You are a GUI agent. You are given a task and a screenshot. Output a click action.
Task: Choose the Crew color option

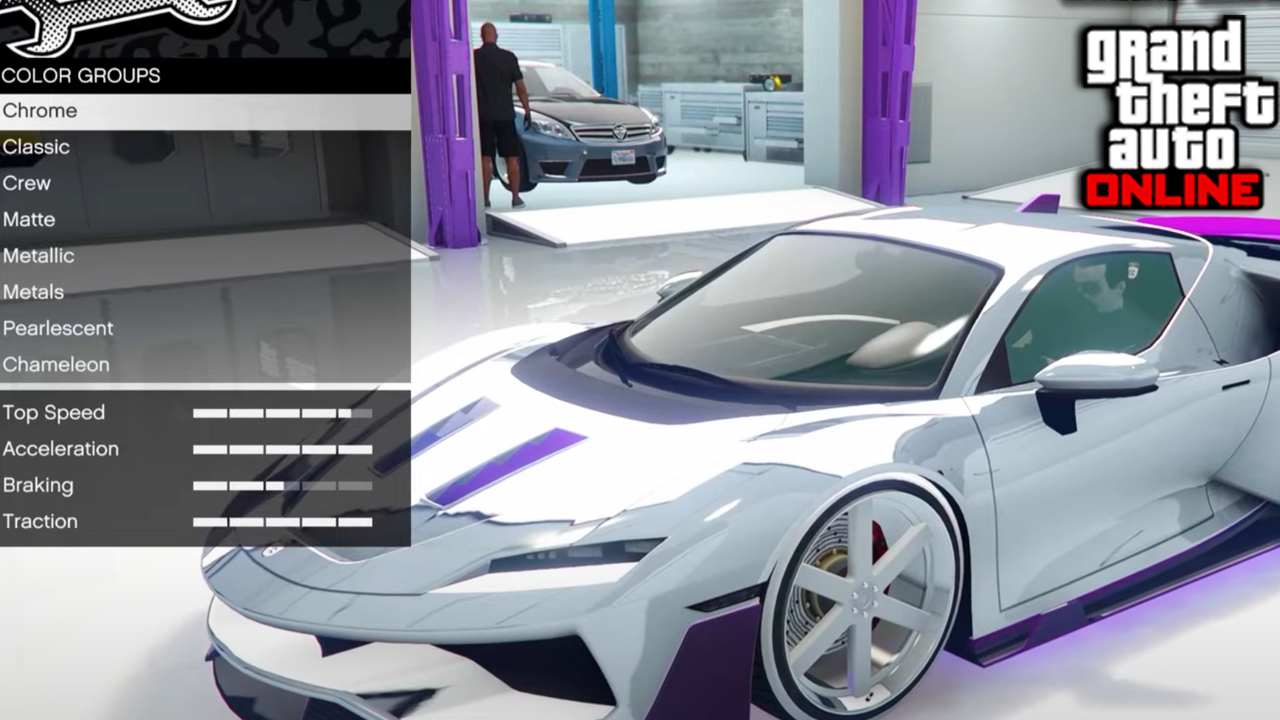tap(27, 183)
